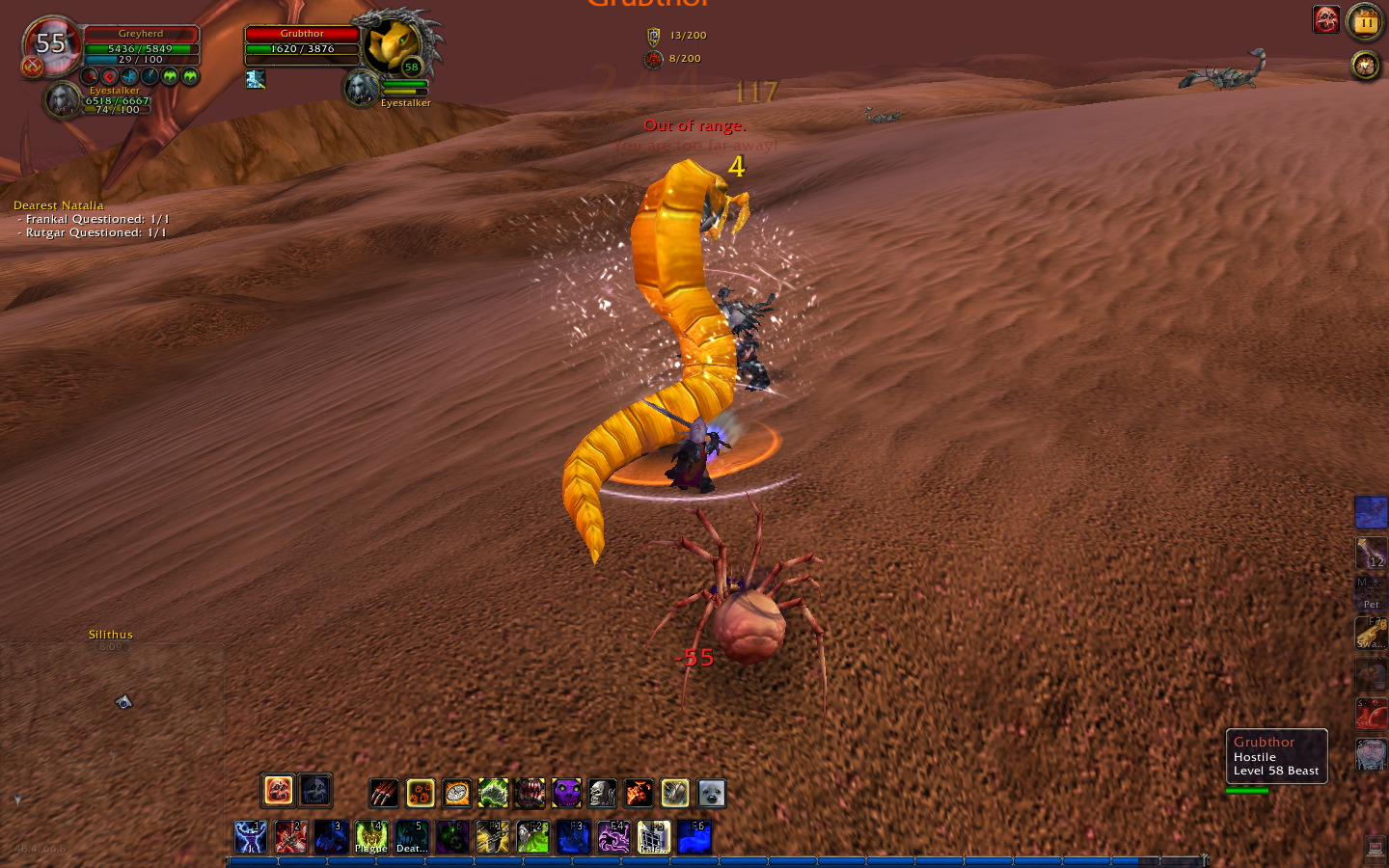The width and height of the screenshot is (1389, 868).
Task: Toggle the sun-shaped tracking button
Action: tap(1365, 66)
